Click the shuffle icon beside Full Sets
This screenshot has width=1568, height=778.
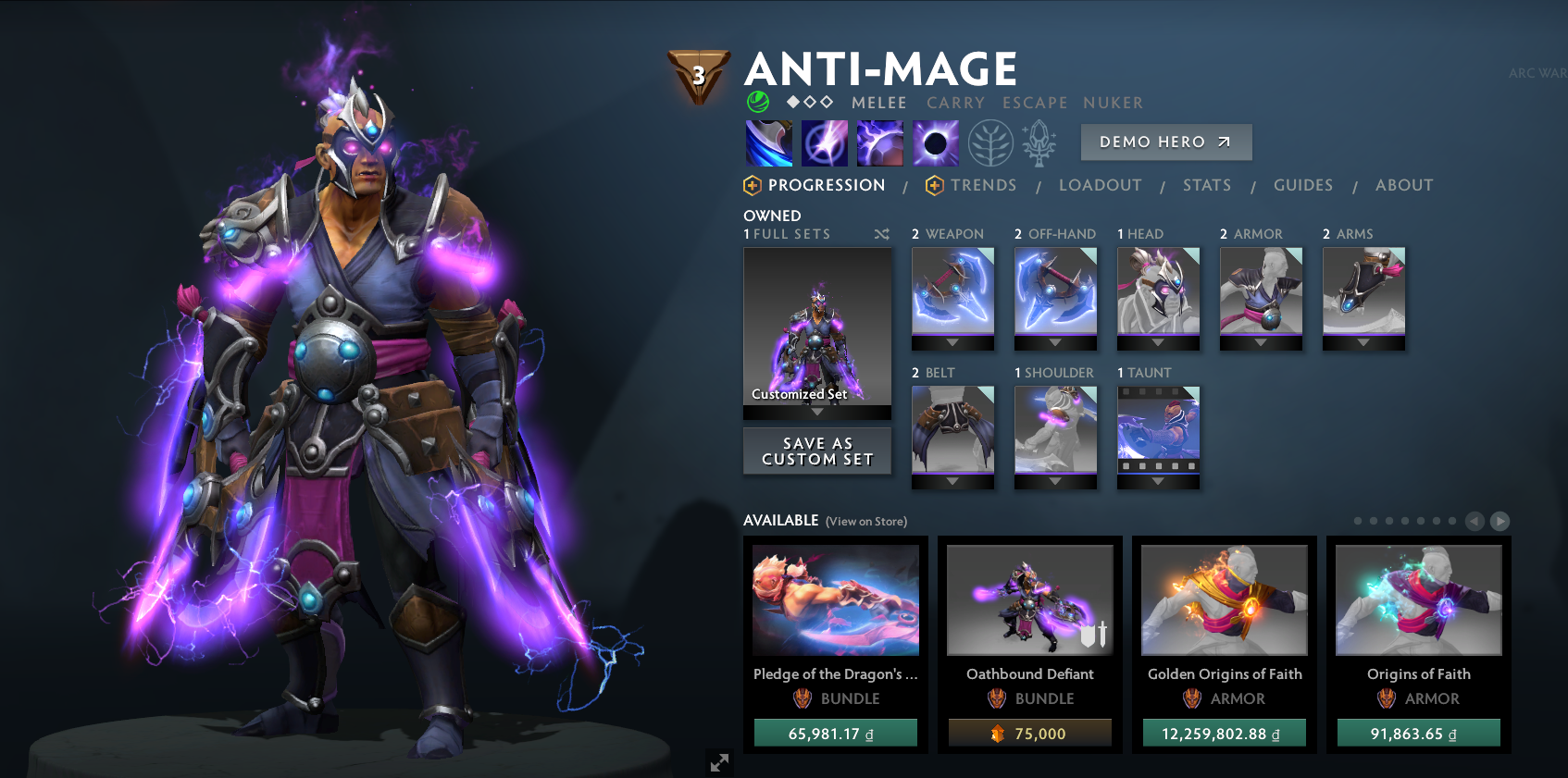point(881,234)
